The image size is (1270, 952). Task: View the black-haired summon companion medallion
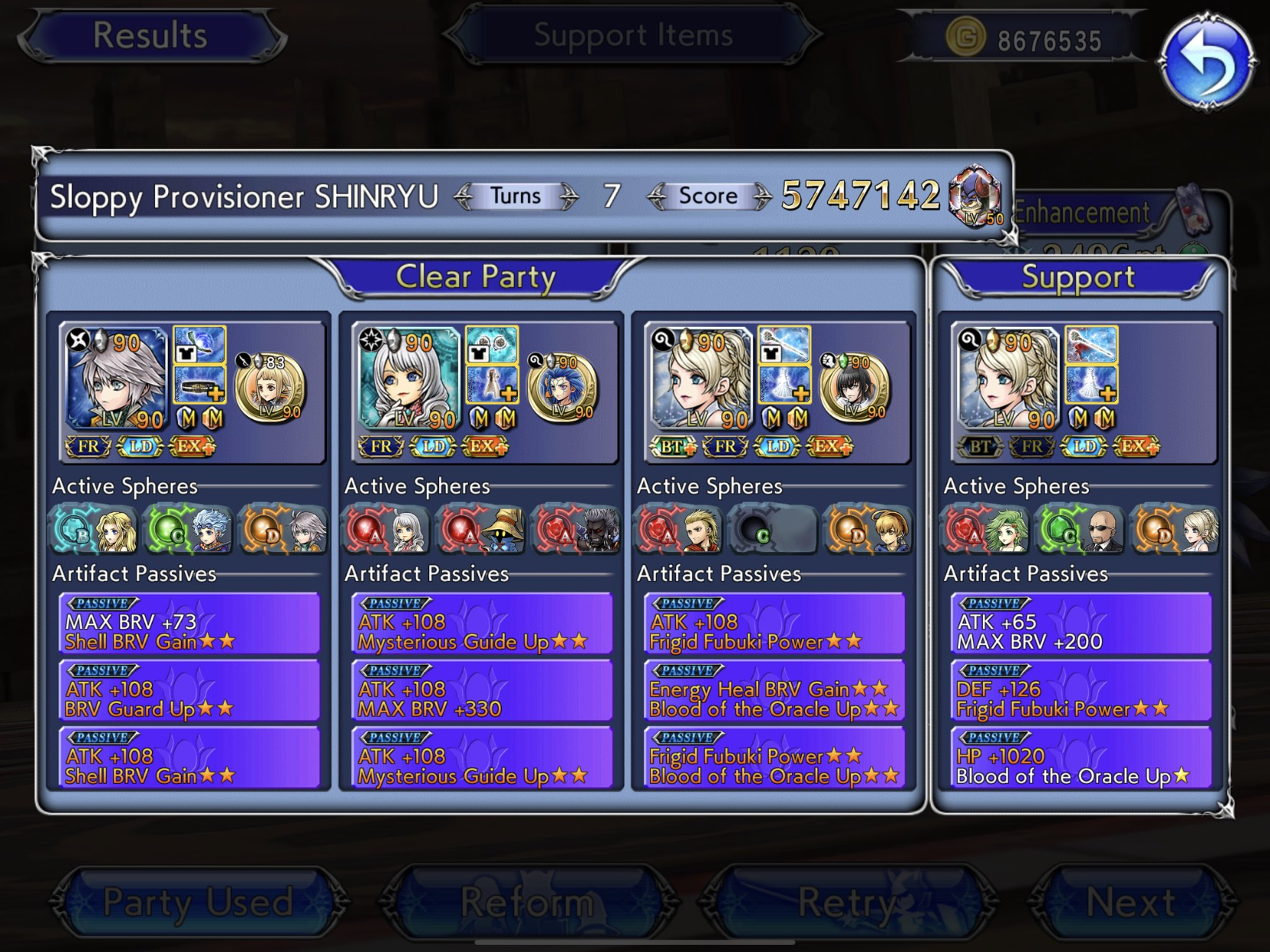tap(855, 388)
